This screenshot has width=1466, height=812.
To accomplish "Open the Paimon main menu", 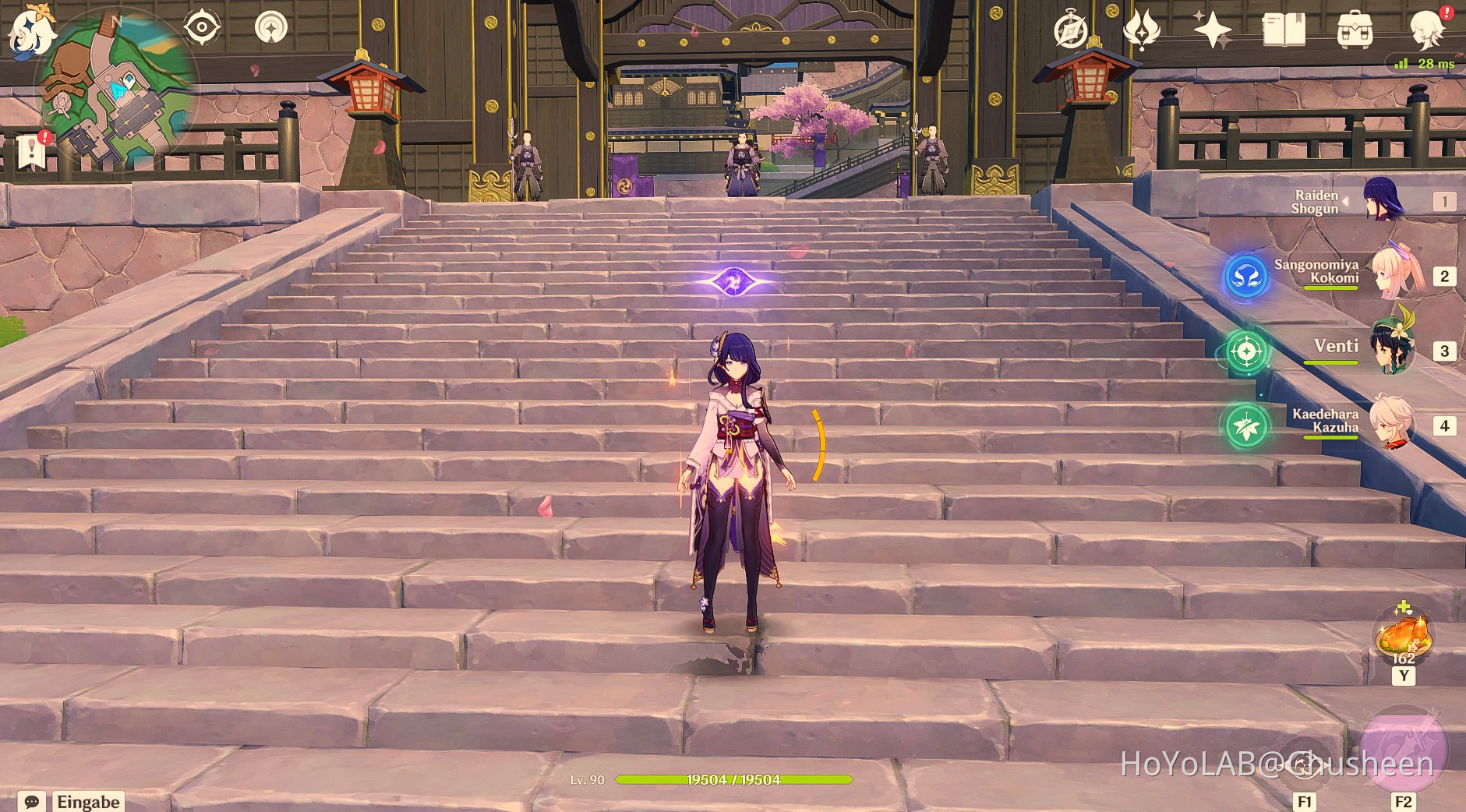I will [x=31, y=31].
